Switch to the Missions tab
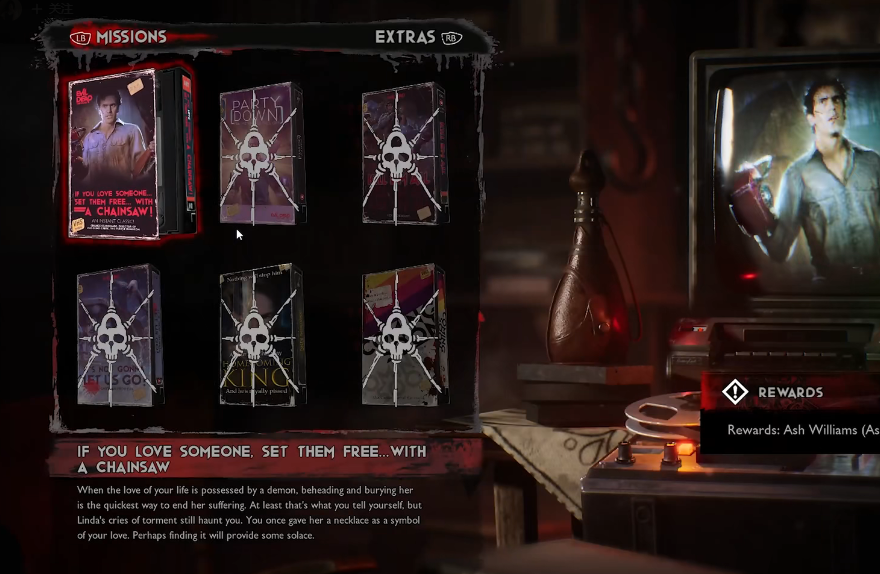This screenshot has height=574, width=880. 130,37
